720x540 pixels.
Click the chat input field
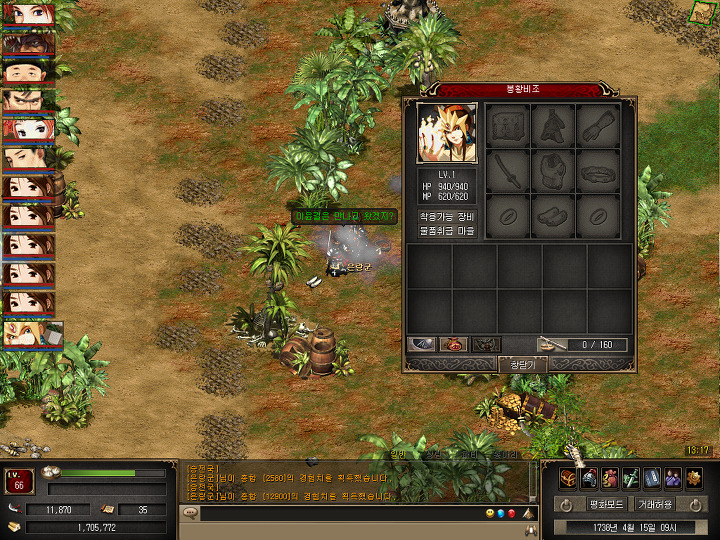pyautogui.click(x=340, y=513)
